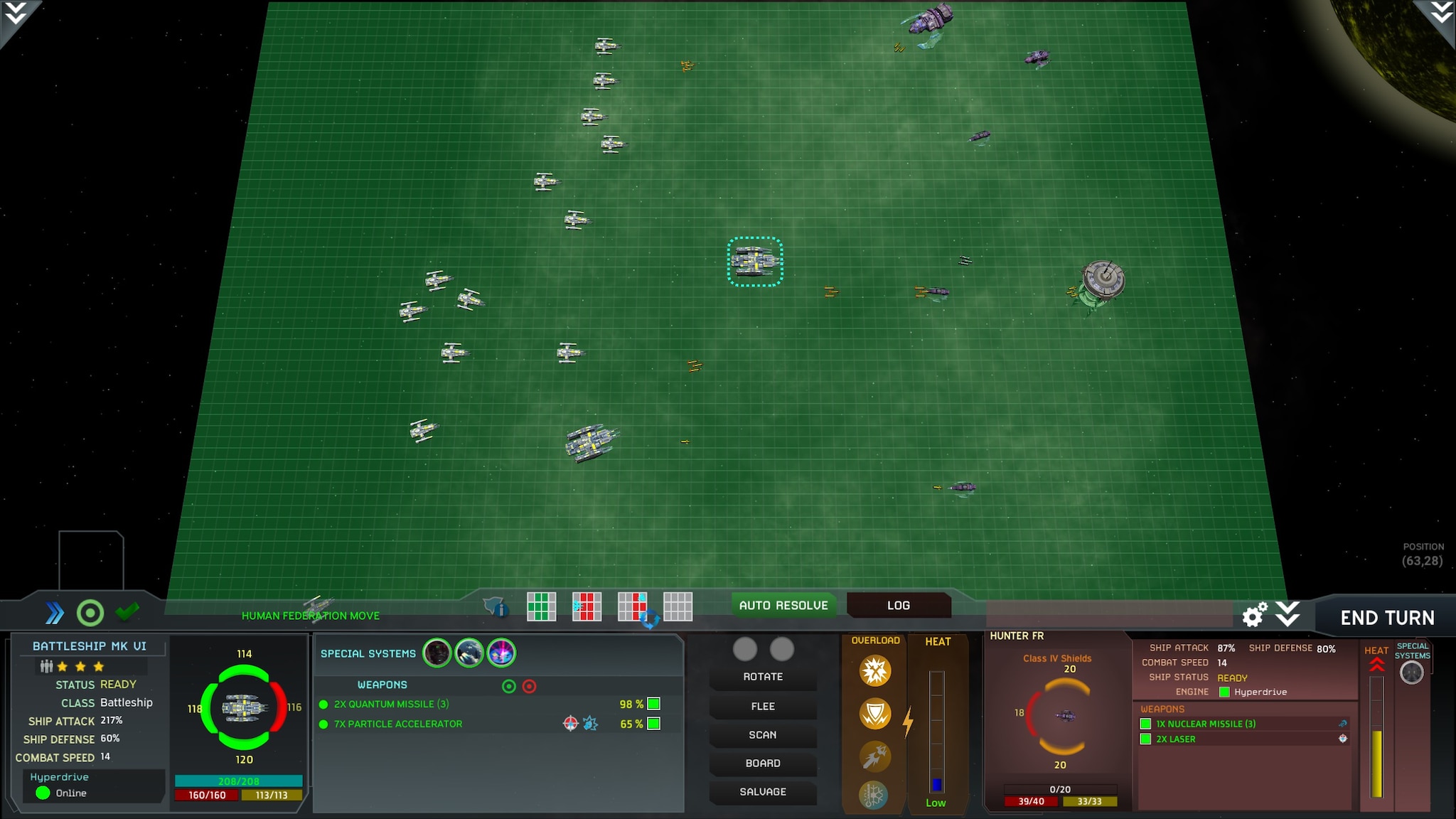
Task: Choose the Salvage command
Action: [763, 791]
